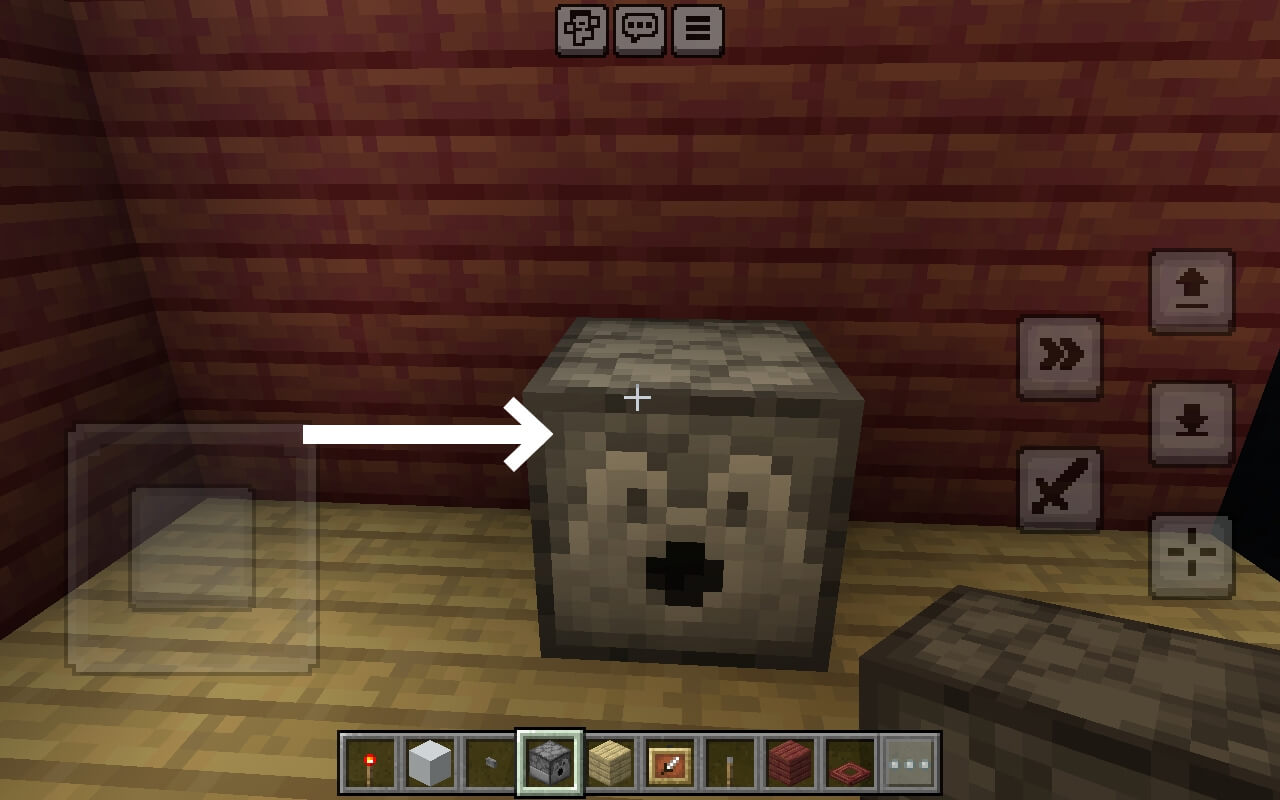Select the item frame hotbar slot
This screenshot has width=1280, height=800.
point(670,764)
